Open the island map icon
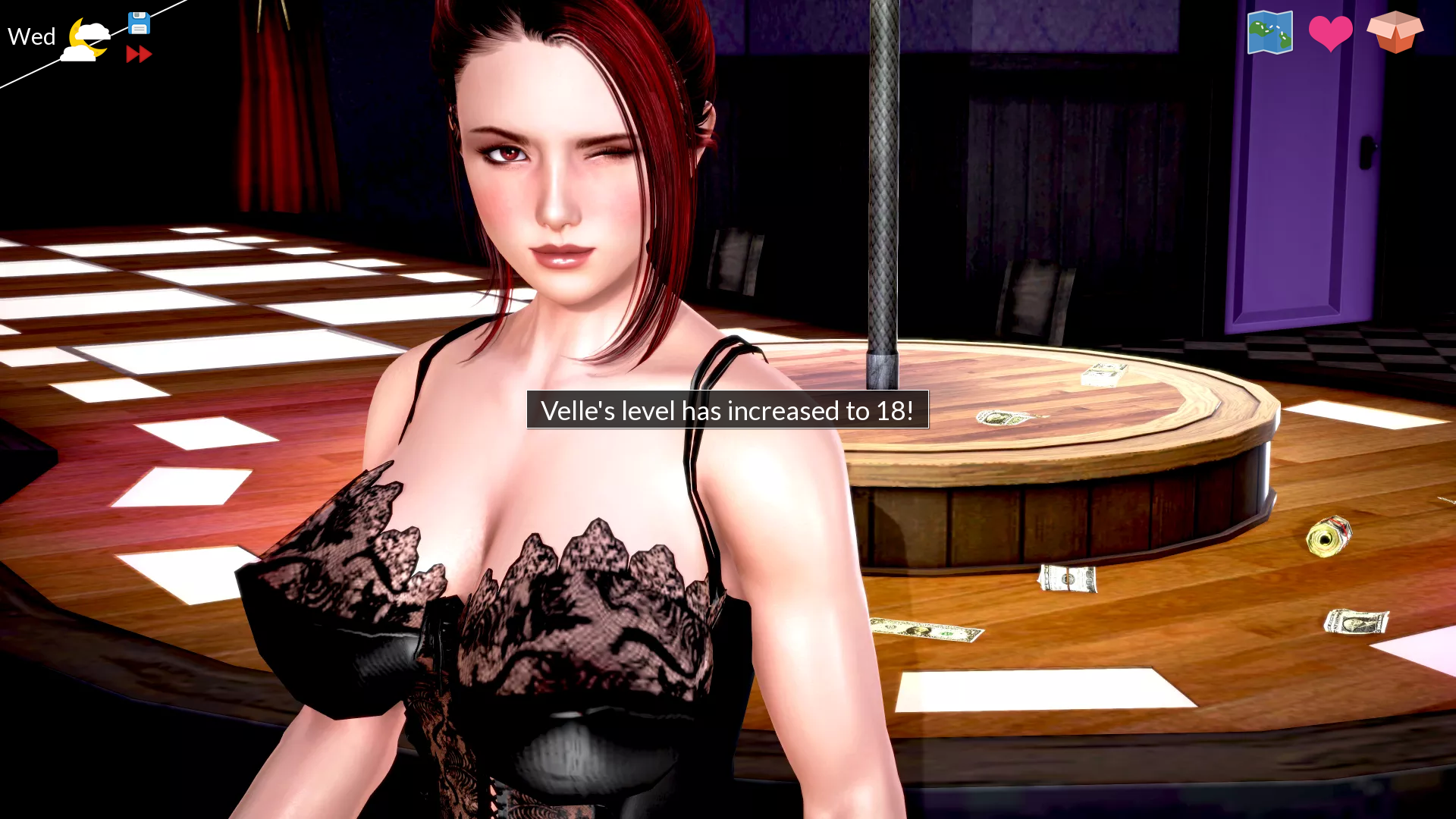This screenshot has width=1456, height=819. coord(1269,33)
